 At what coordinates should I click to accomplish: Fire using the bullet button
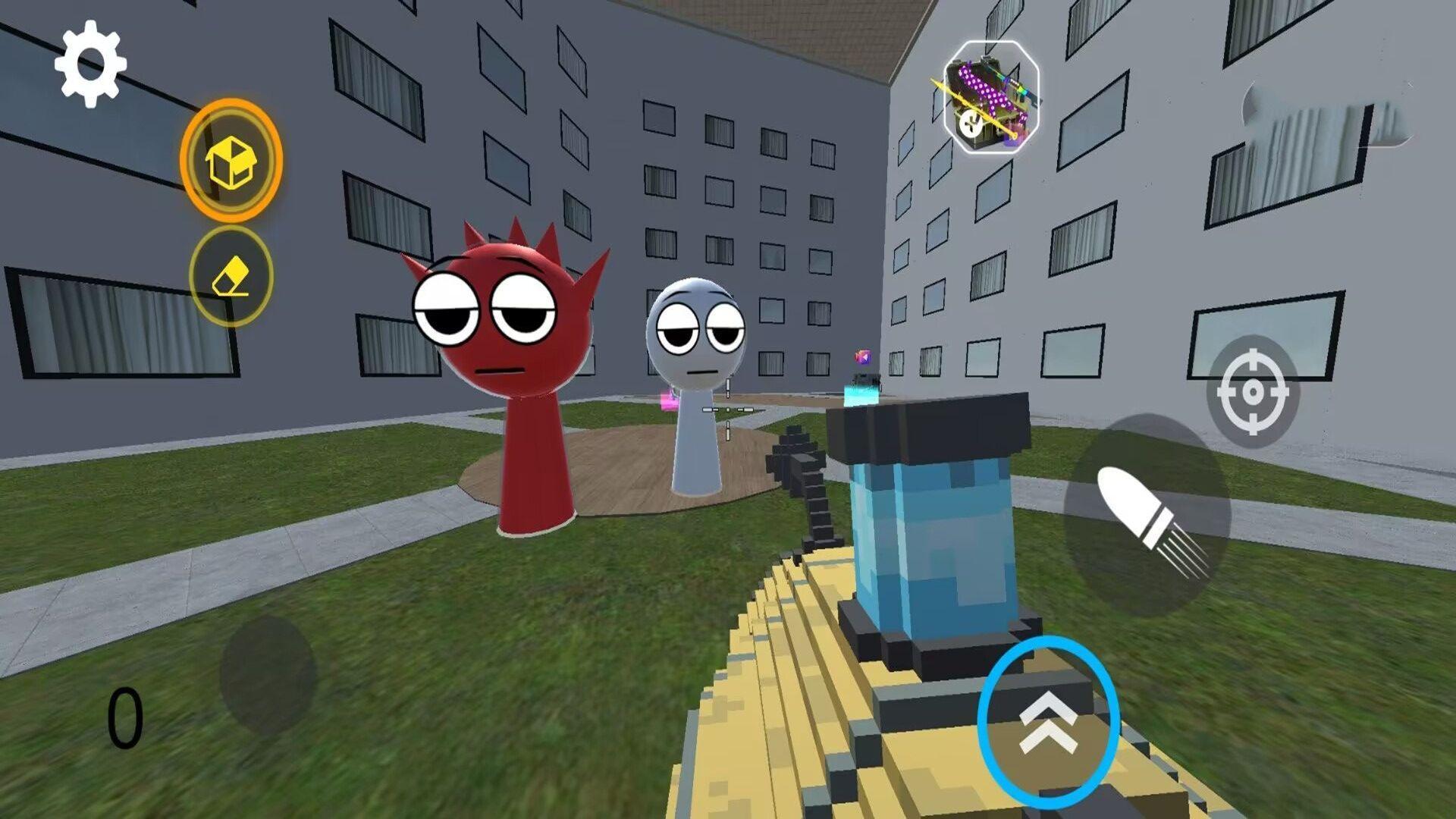click(1147, 516)
